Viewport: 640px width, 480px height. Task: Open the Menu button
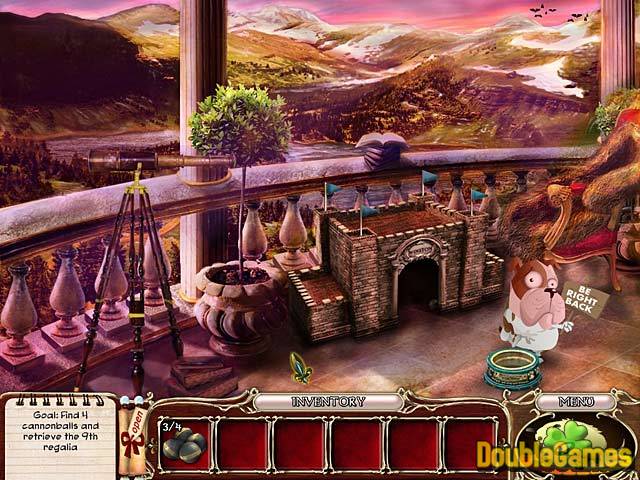[575, 401]
